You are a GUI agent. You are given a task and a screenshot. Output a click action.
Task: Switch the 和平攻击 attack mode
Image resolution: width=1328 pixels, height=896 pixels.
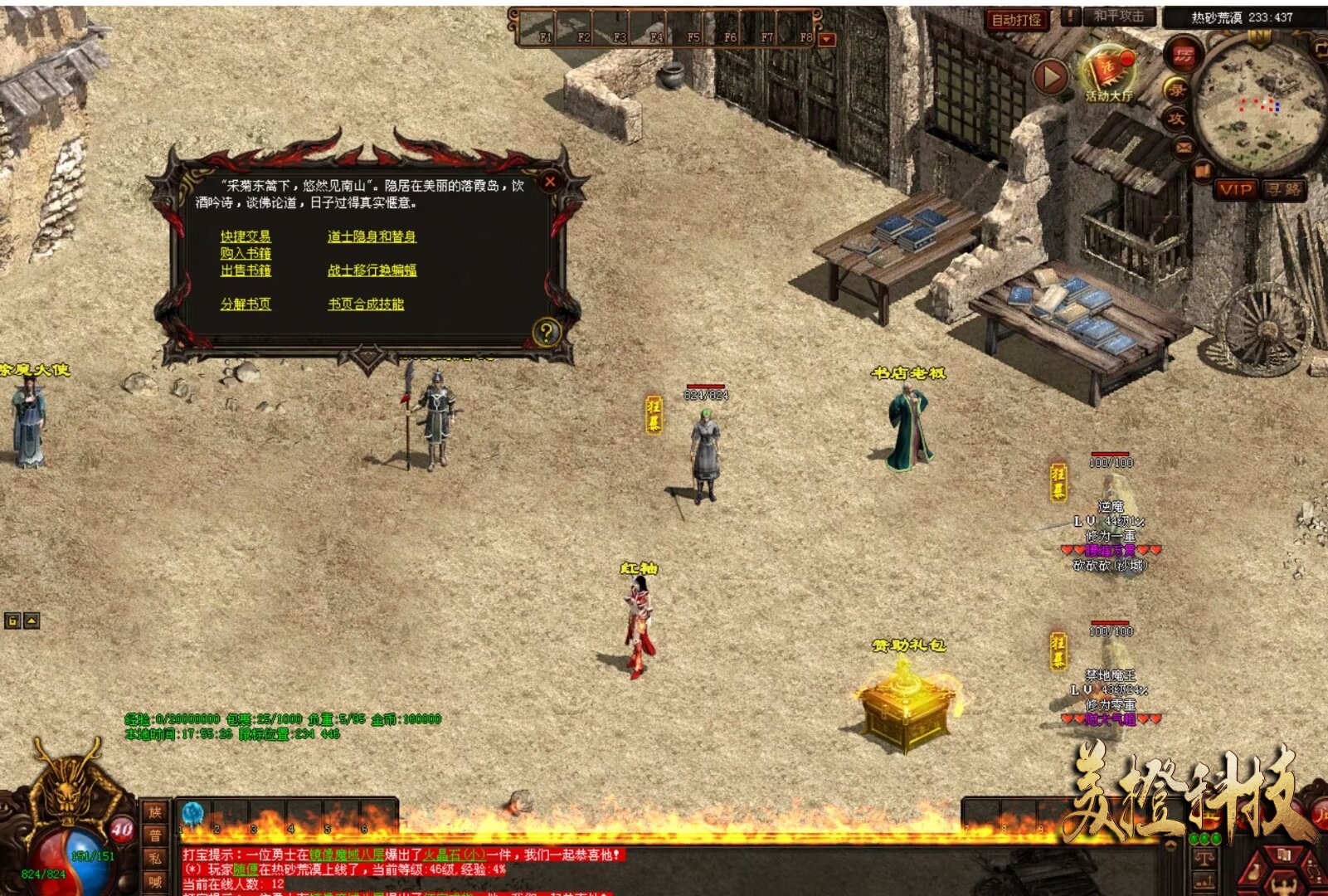1118,17
